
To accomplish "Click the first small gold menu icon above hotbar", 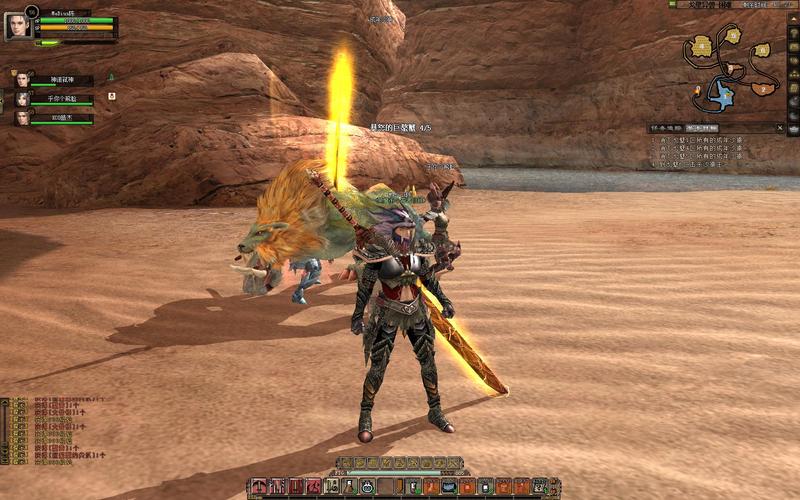I will click(x=345, y=463).
